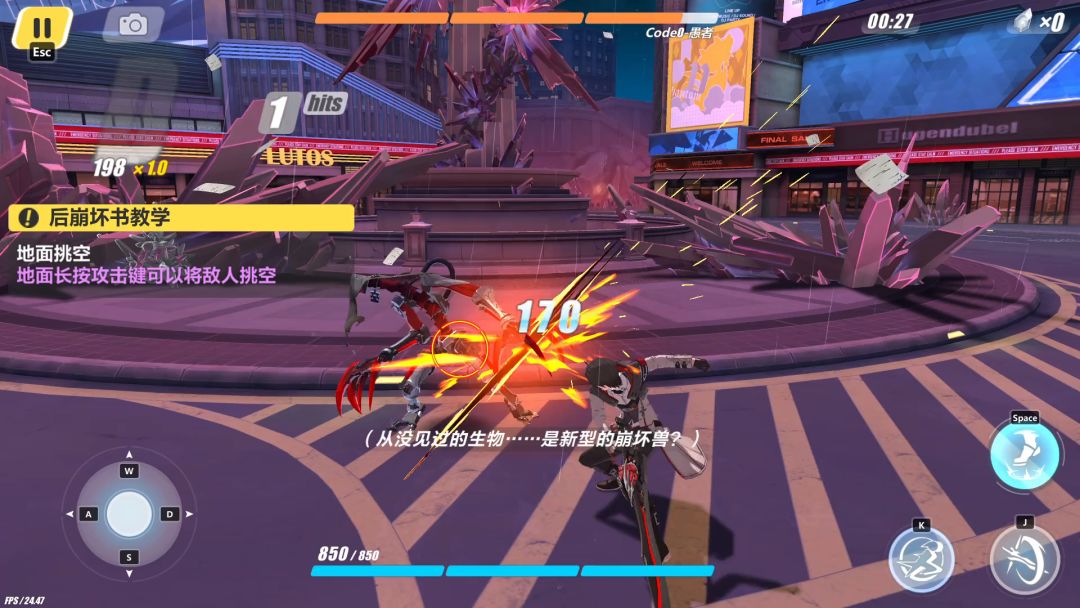Activate the cyan dodge skill button

pos(1025,456)
